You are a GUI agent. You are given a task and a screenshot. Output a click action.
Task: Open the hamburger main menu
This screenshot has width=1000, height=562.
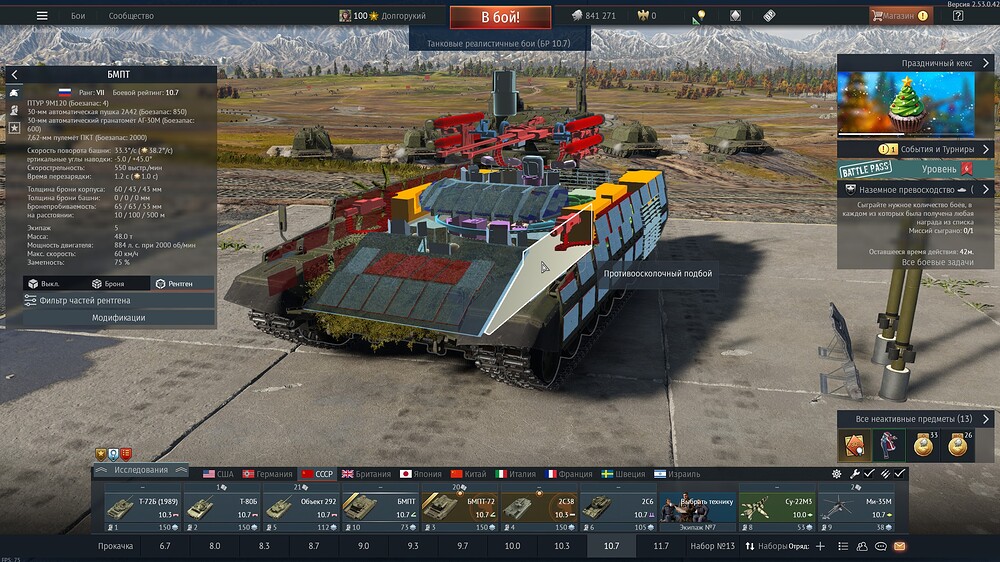[42, 16]
